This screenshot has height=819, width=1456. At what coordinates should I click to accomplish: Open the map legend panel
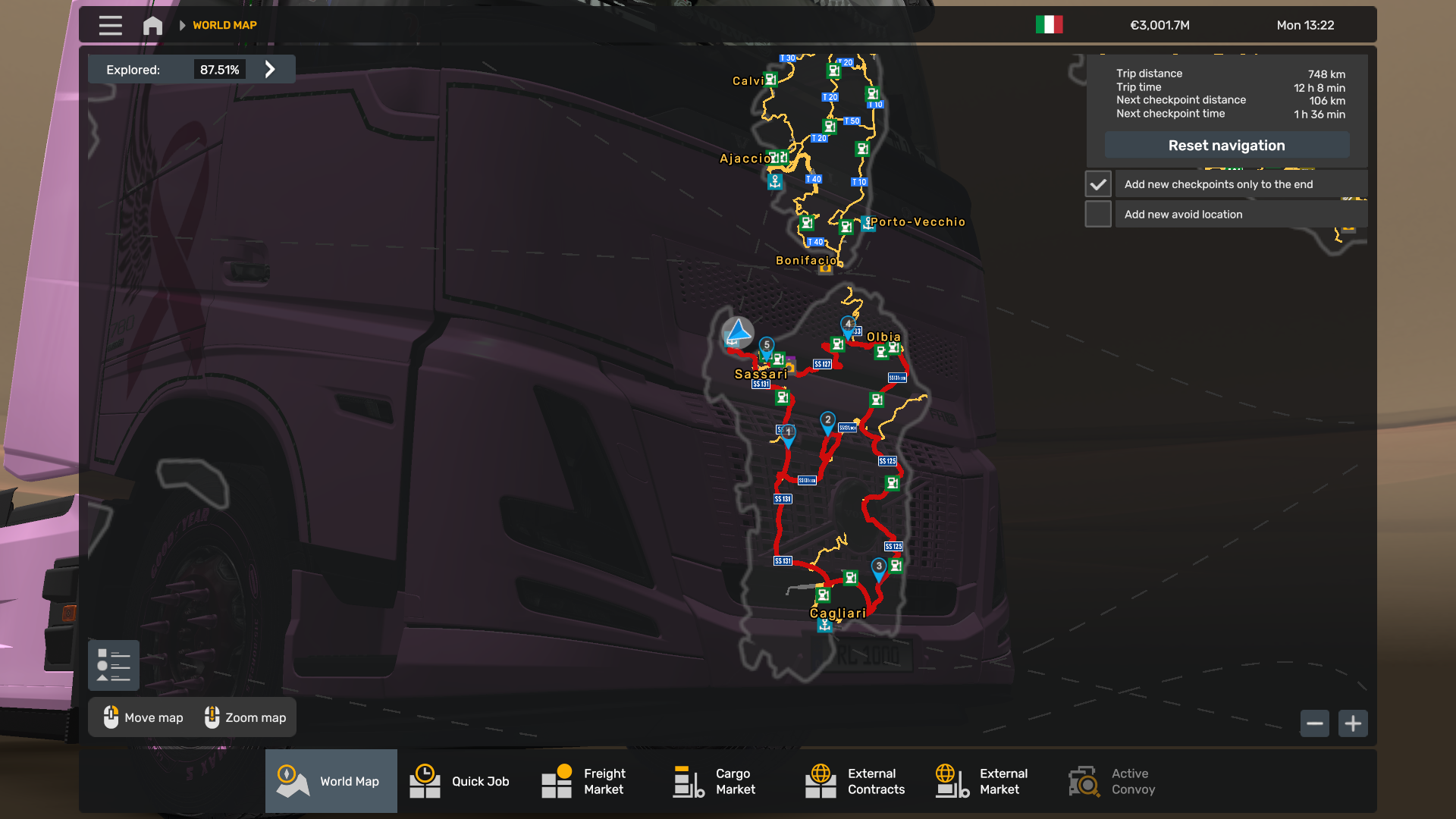point(114,665)
